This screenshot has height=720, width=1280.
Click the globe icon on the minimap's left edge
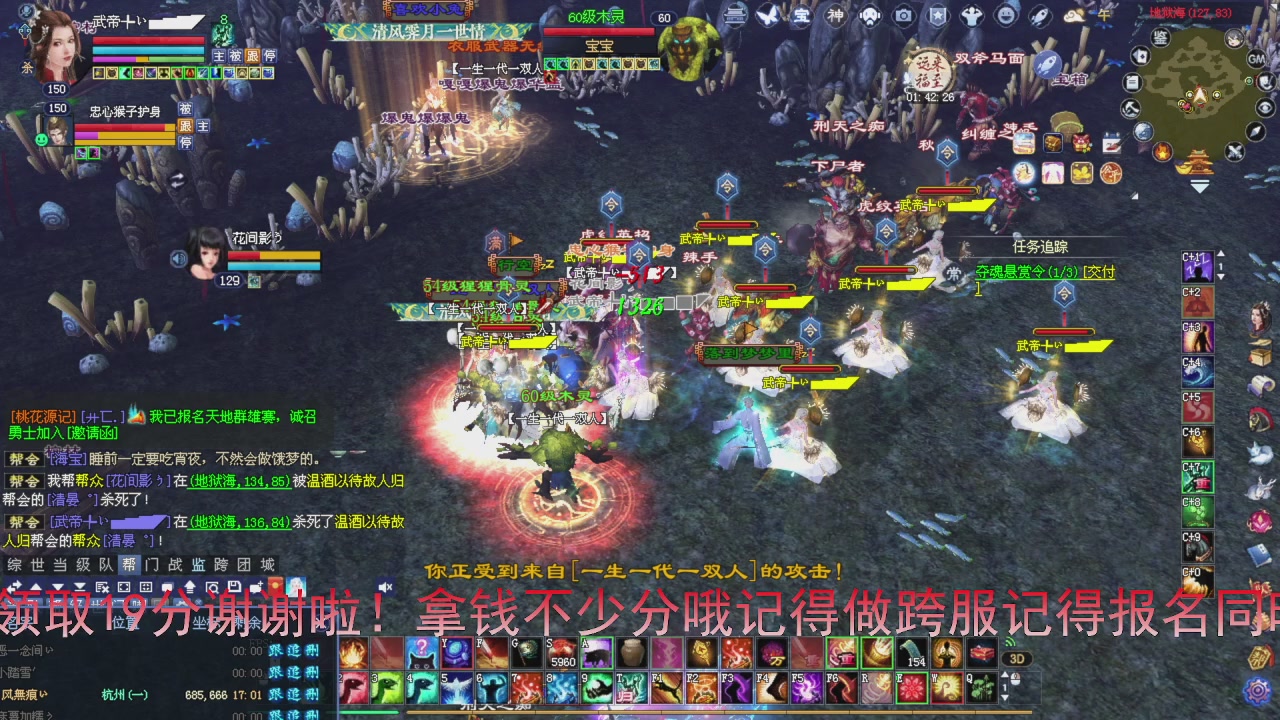click(1143, 131)
